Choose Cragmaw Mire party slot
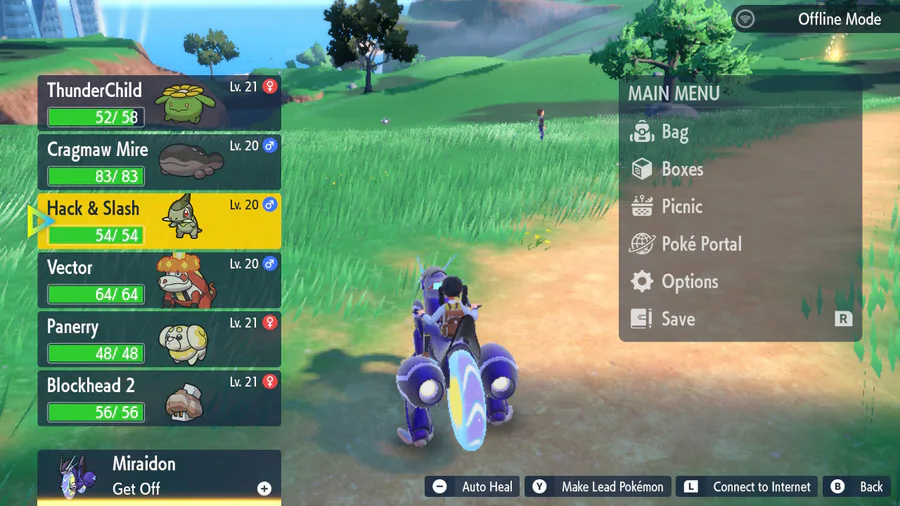This screenshot has width=900, height=506. point(159,162)
